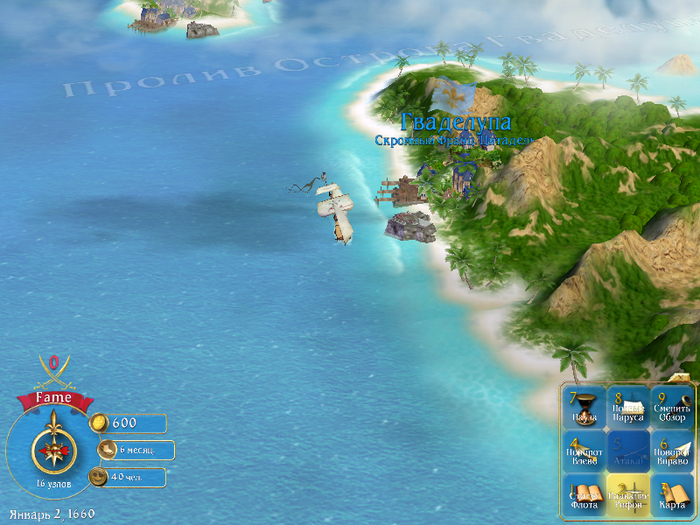Choose the highlighted reef sails button
The height and width of the screenshot is (525, 700).
629,495
